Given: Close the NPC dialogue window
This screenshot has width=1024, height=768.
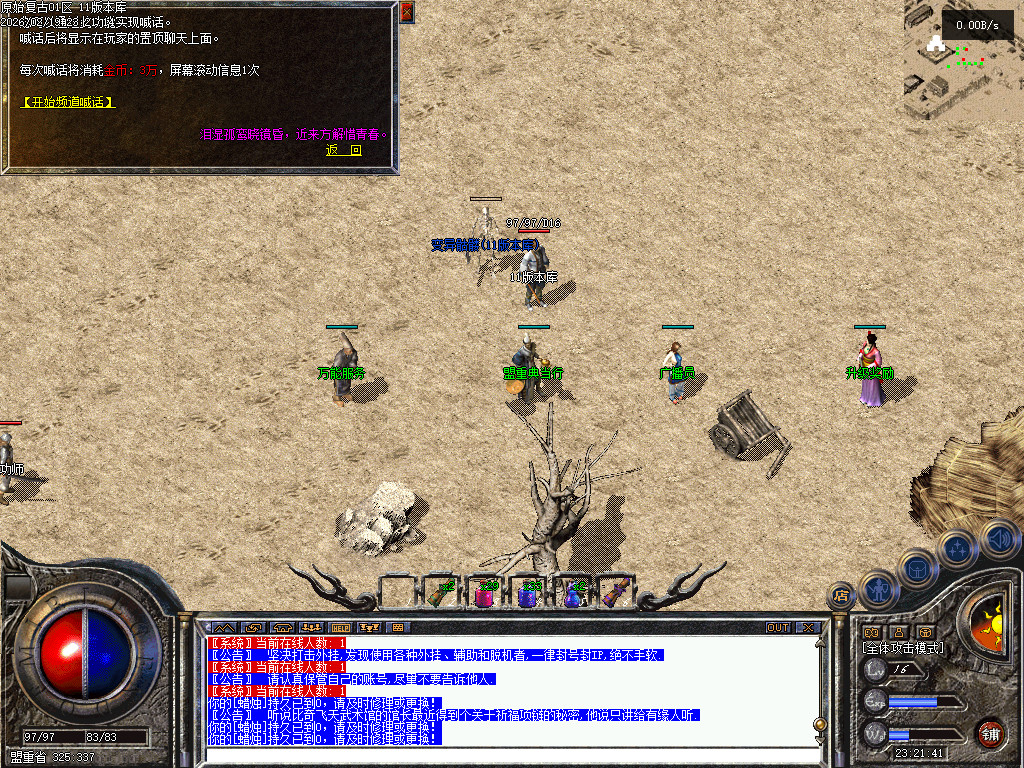Looking at the screenshot, I should tap(406, 12).
